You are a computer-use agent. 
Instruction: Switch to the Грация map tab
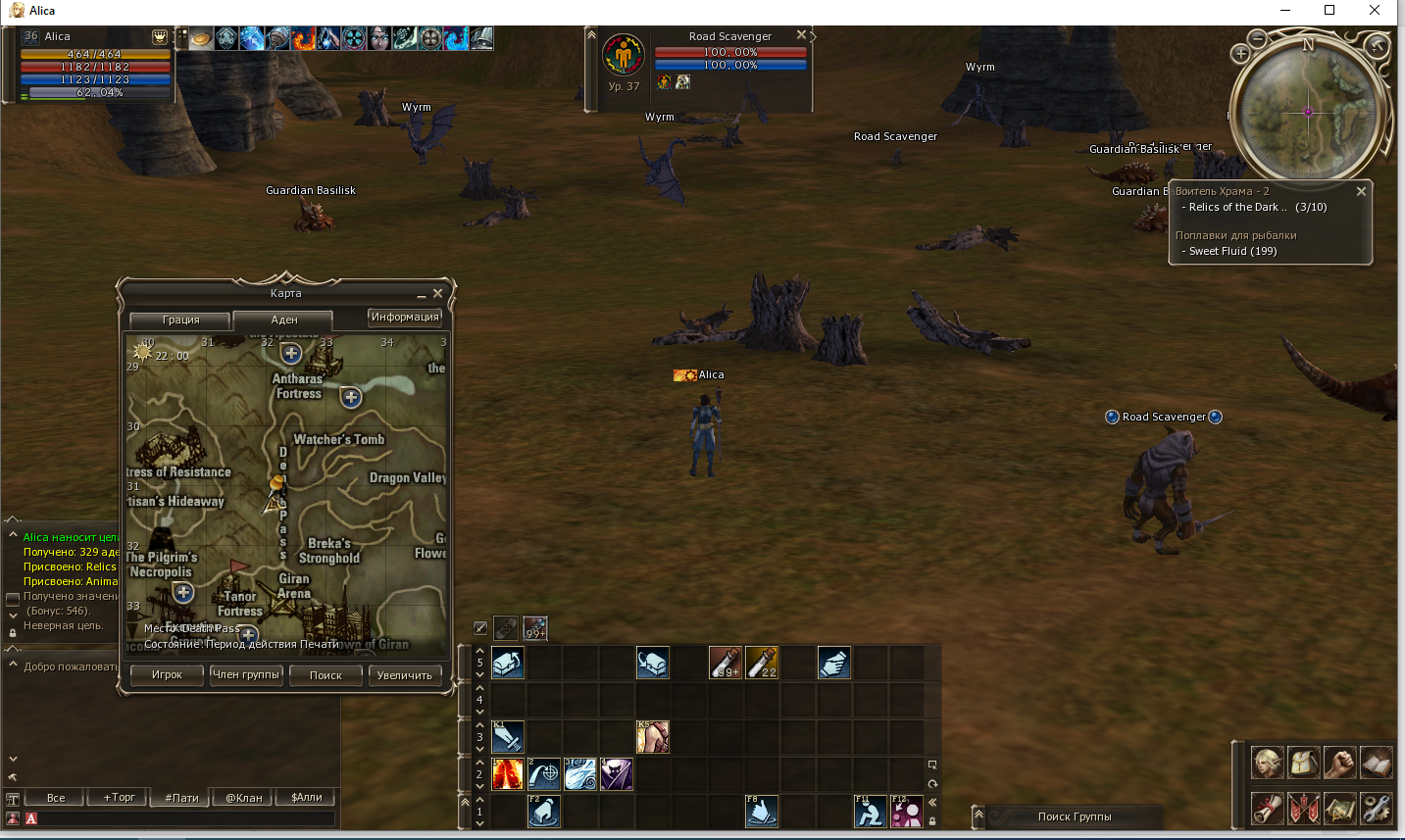tap(179, 321)
